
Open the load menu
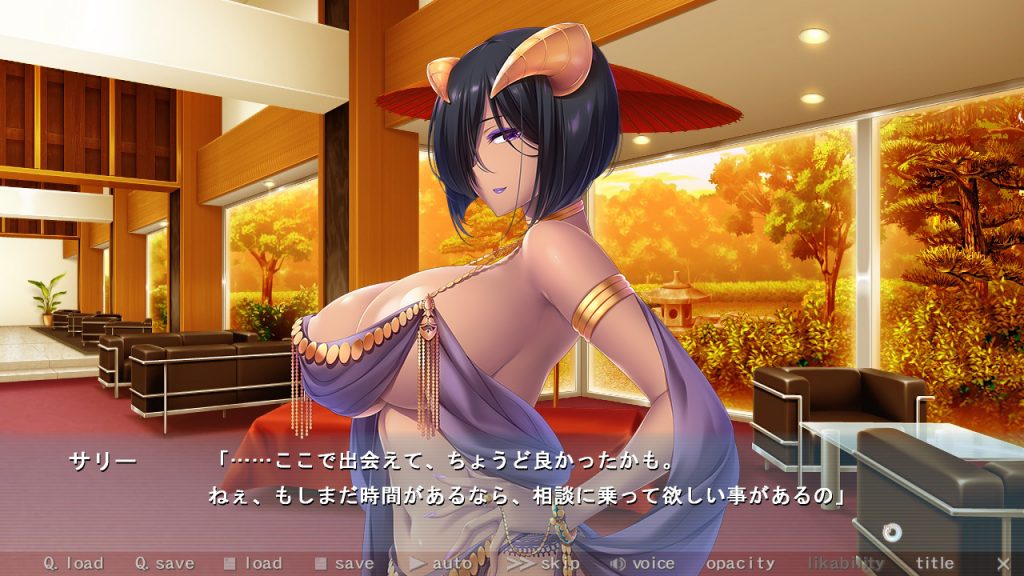254,563
